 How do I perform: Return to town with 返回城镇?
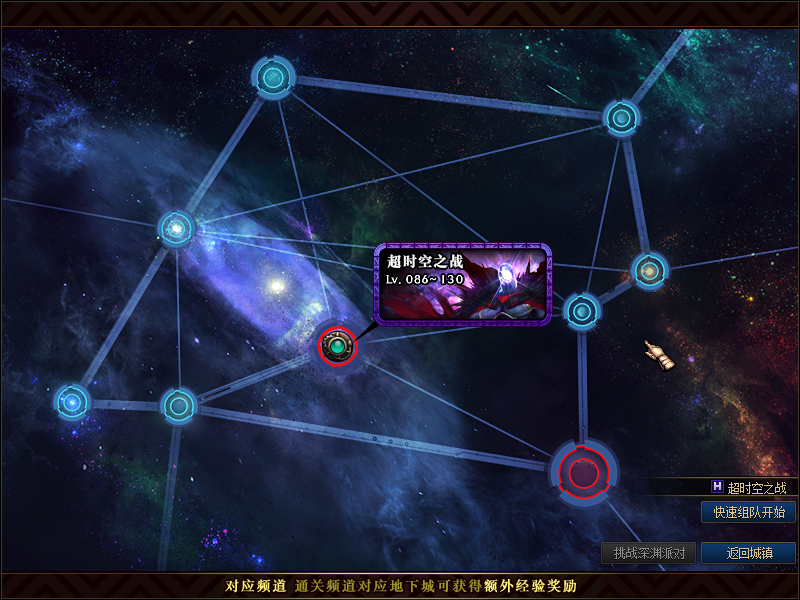pos(749,553)
